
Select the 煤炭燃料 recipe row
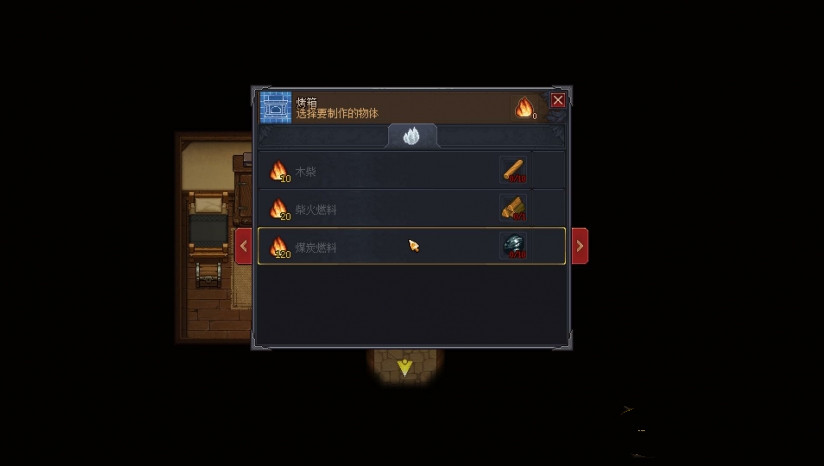[380, 246]
